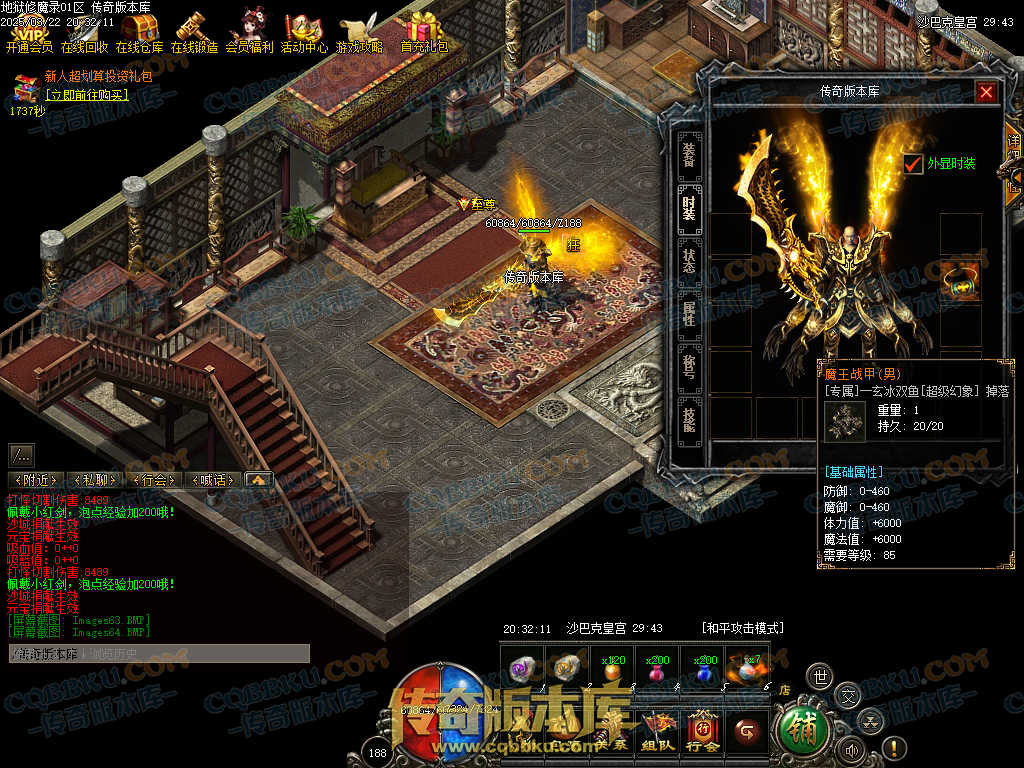Open the 开通会员 VIP menu
The height and width of the screenshot is (768, 1024).
(30, 32)
